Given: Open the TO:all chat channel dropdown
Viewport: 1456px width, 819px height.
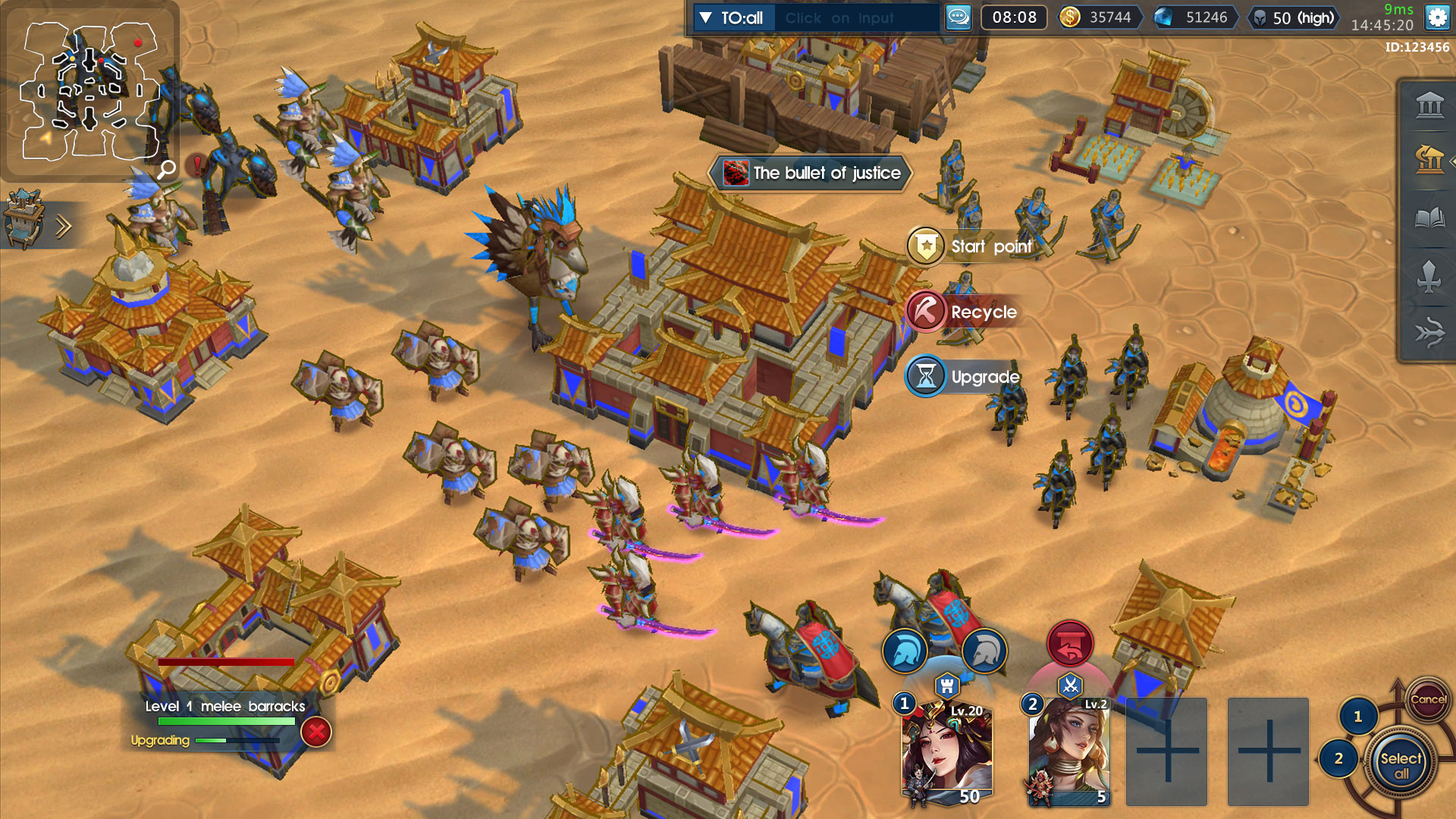Looking at the screenshot, I should click(733, 17).
